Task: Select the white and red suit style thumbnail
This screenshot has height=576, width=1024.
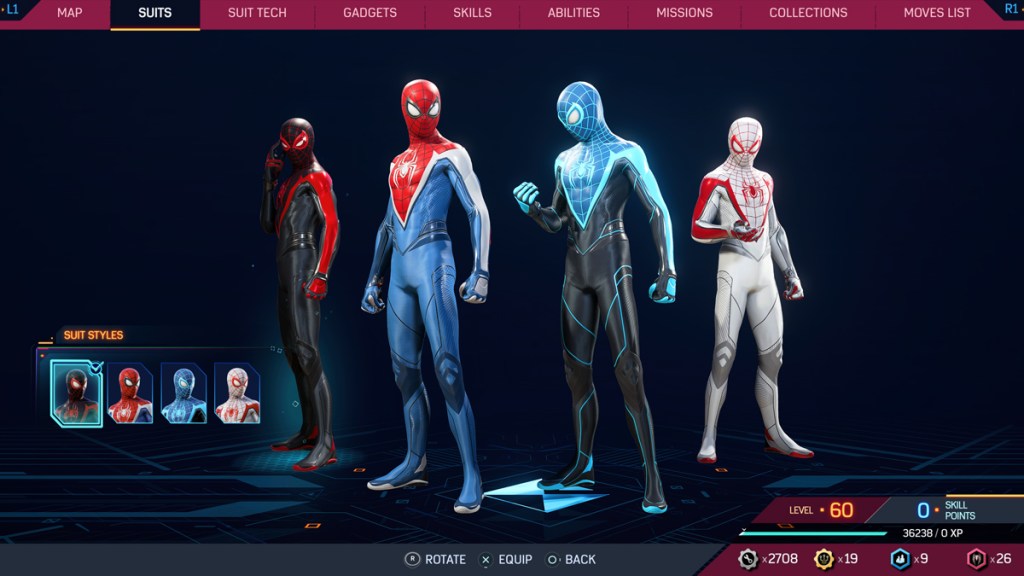Action: pyautogui.click(x=237, y=393)
